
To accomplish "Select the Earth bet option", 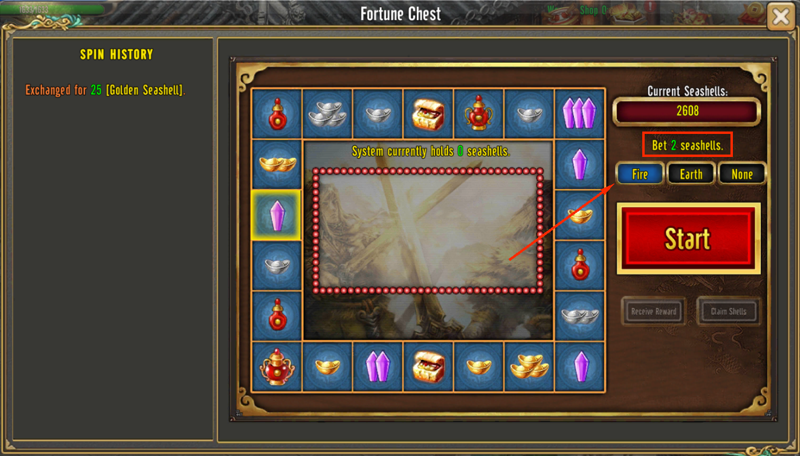I will tap(691, 173).
